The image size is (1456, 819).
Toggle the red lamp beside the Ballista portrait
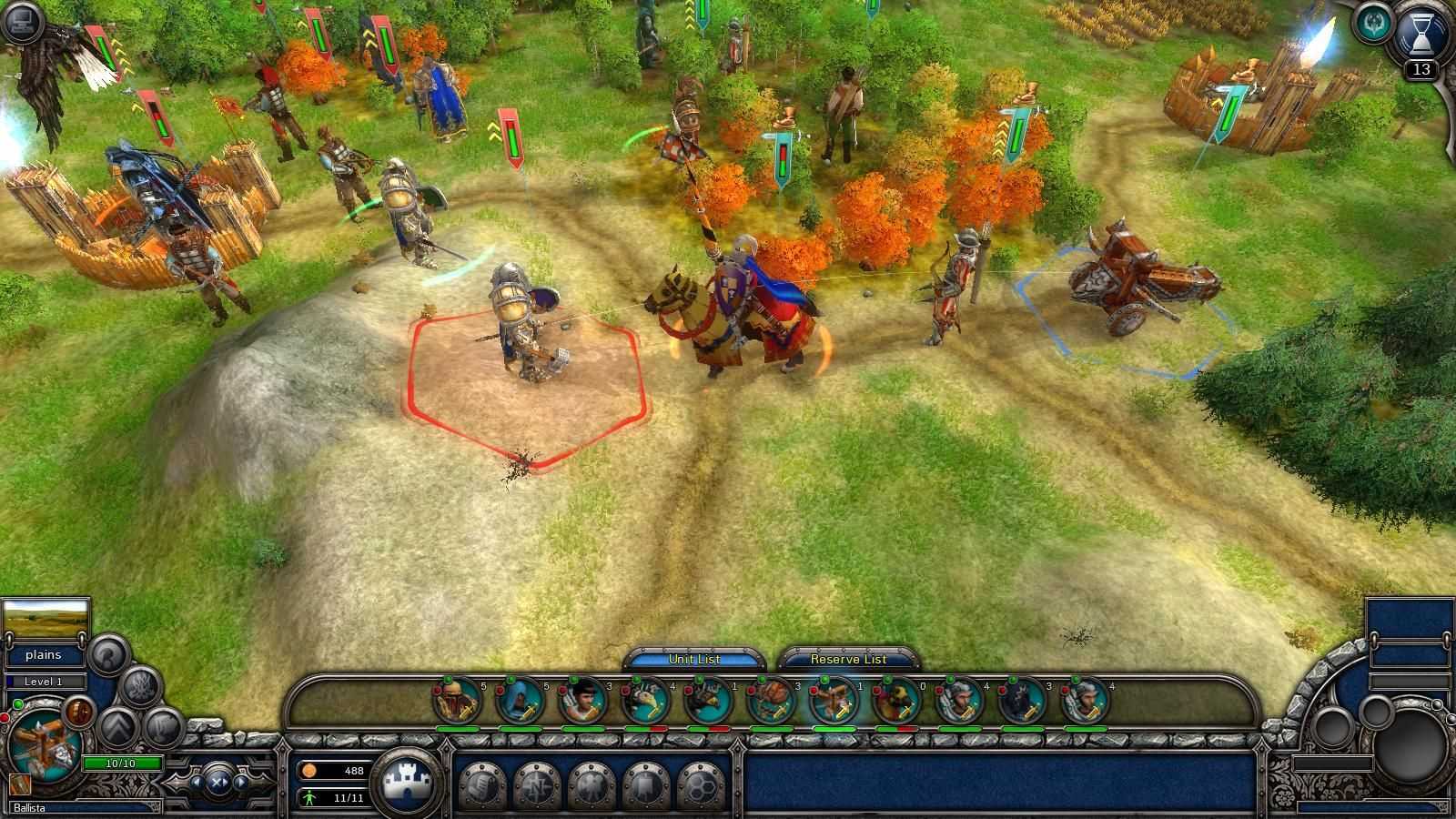[x=5, y=718]
